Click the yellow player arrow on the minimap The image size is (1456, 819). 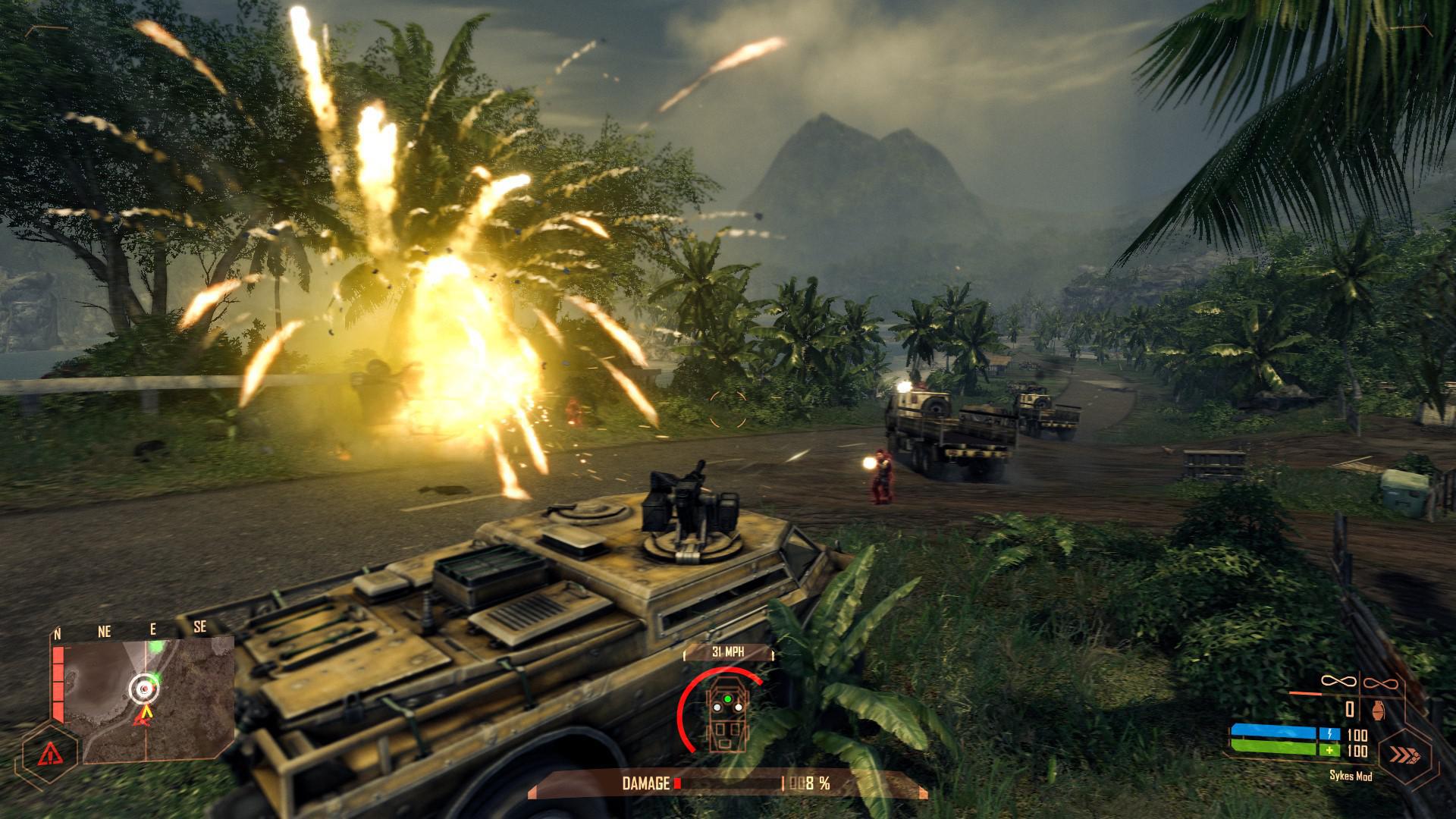click(x=146, y=711)
